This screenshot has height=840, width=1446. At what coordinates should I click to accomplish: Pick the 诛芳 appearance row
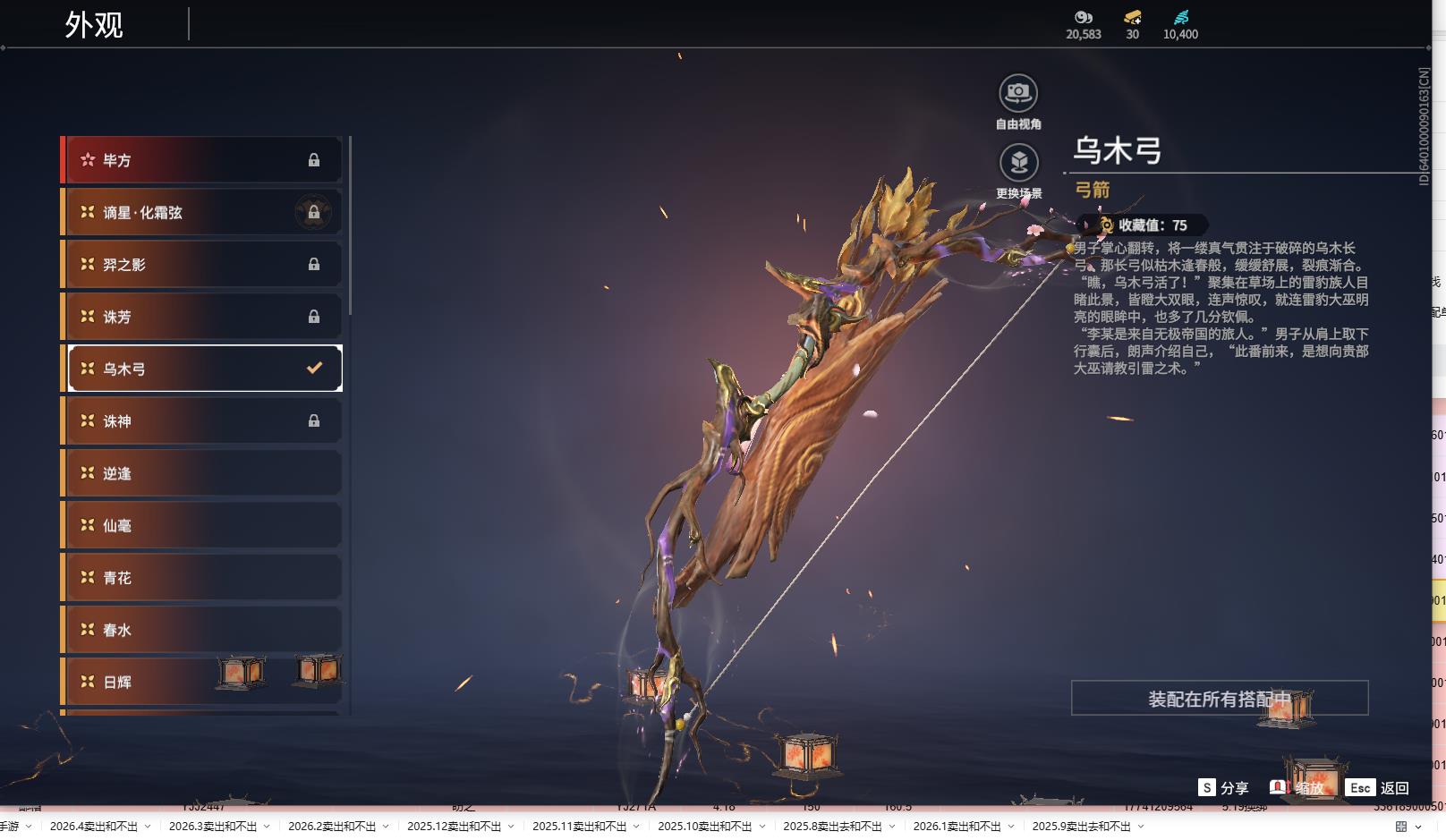point(201,317)
